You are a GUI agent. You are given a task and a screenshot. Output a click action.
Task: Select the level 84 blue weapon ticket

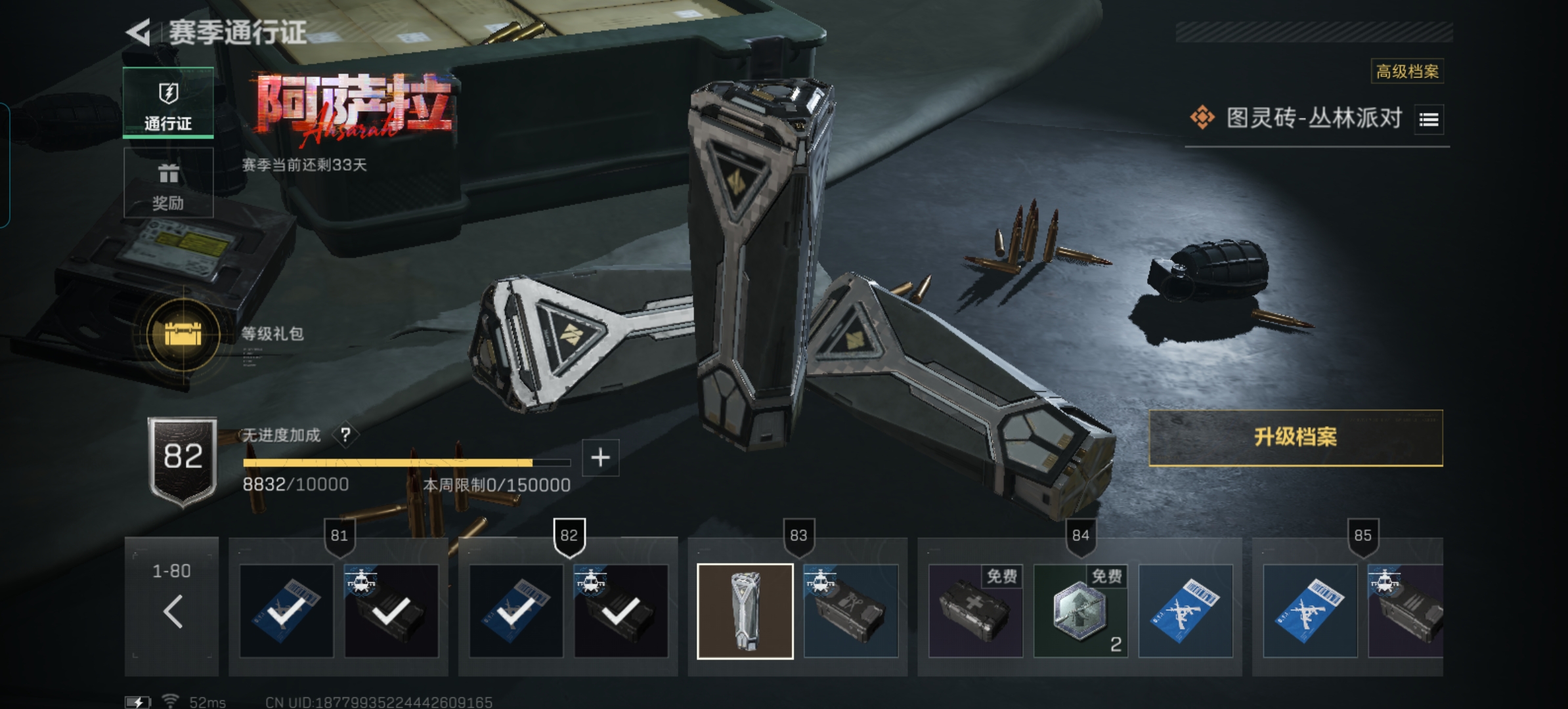tap(1185, 611)
